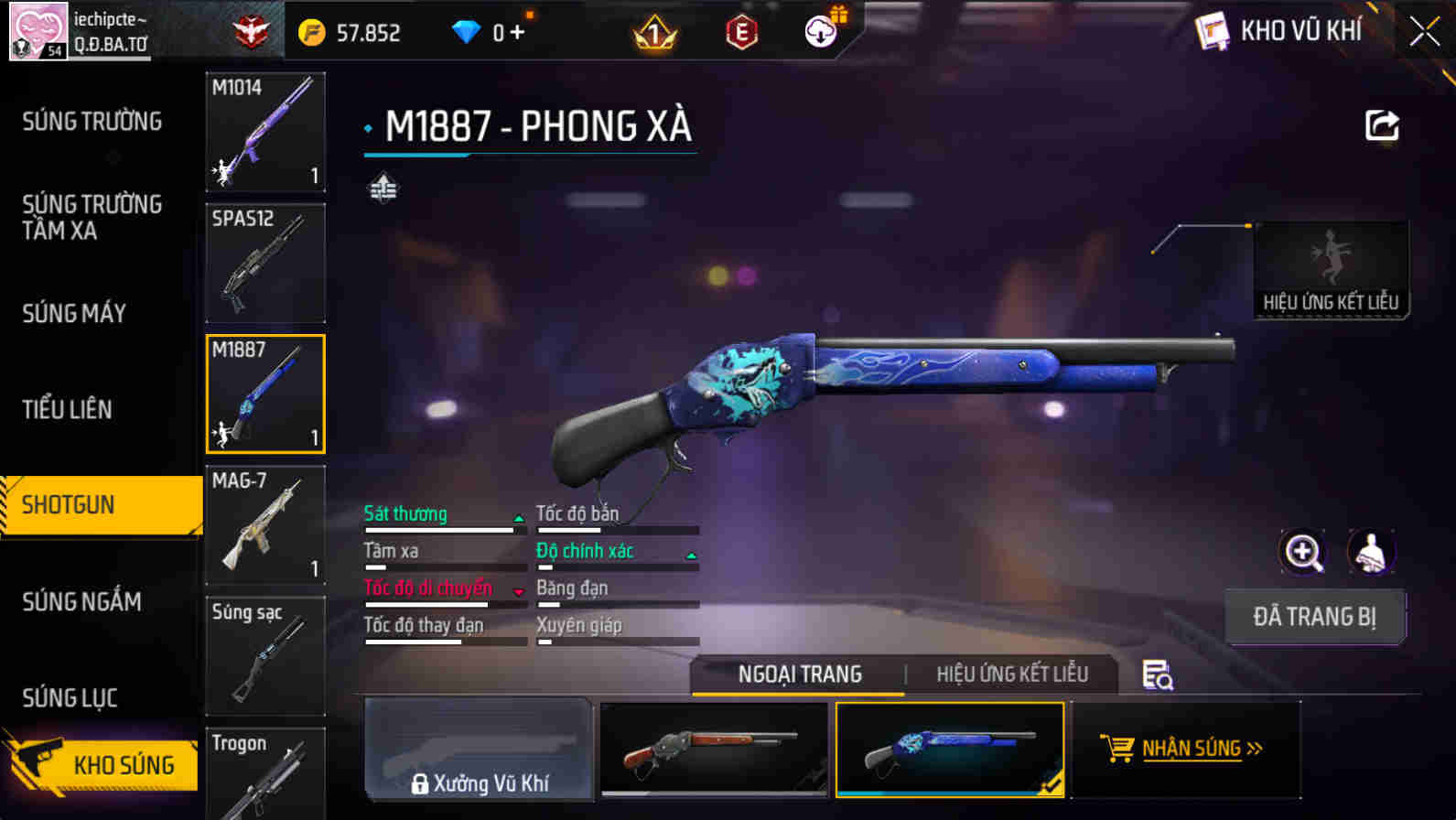Zoom into the weapon preview with the magnifier icon

tap(1303, 552)
